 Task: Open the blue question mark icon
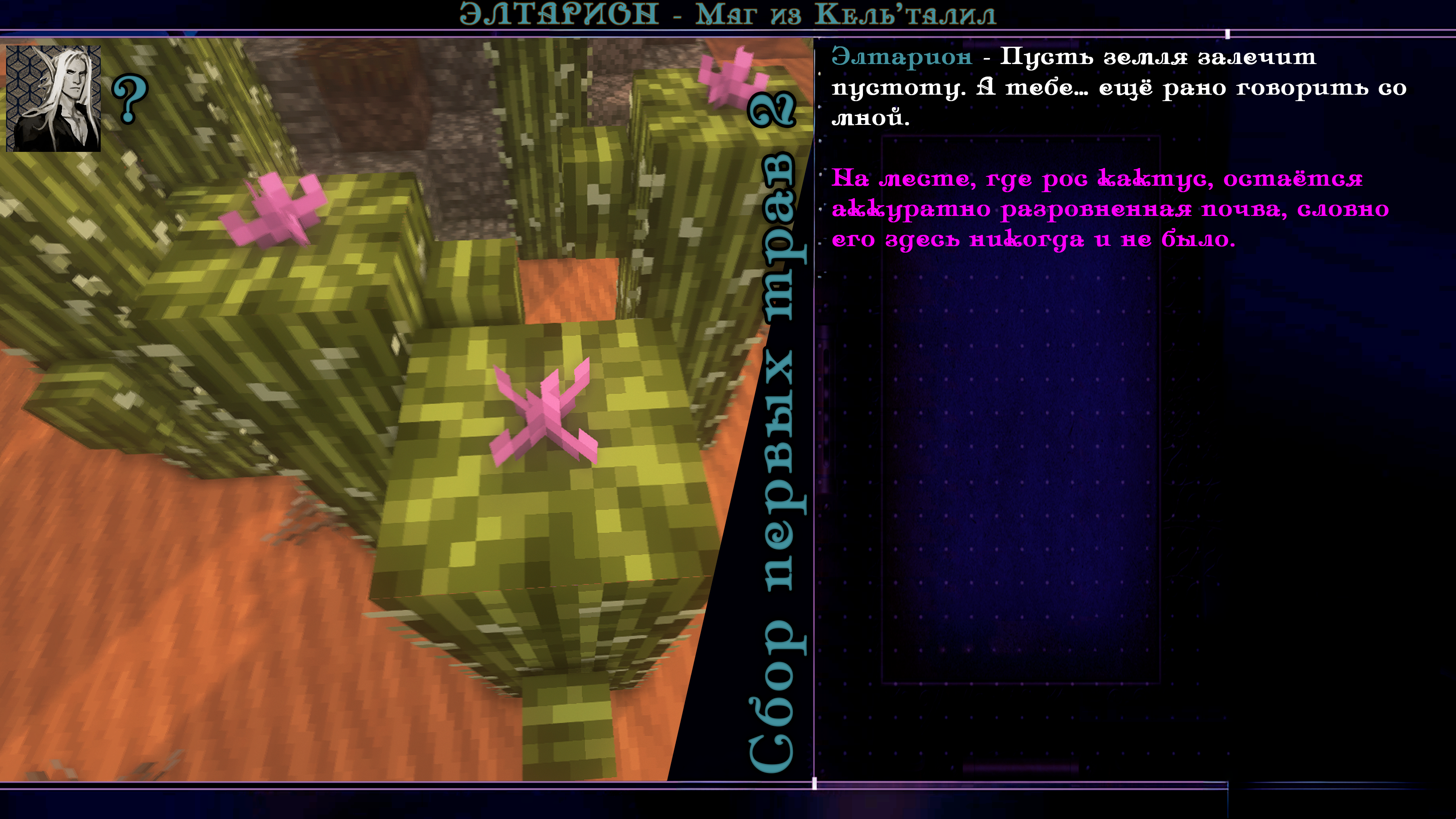(129, 99)
